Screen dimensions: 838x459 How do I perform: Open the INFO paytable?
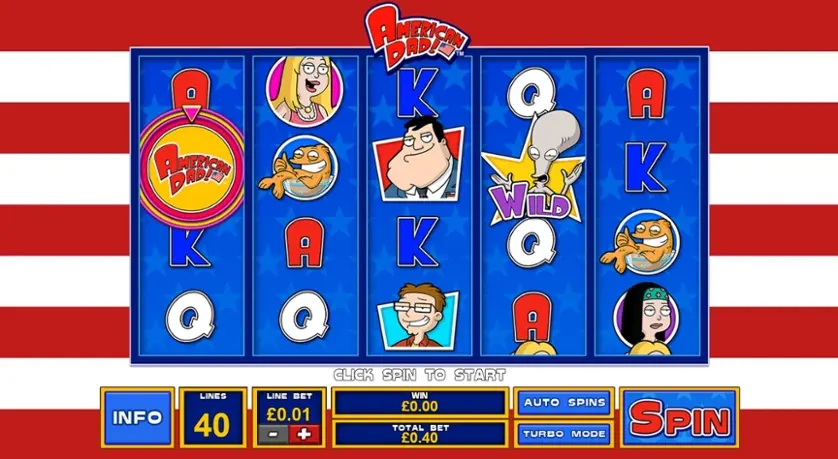point(137,417)
